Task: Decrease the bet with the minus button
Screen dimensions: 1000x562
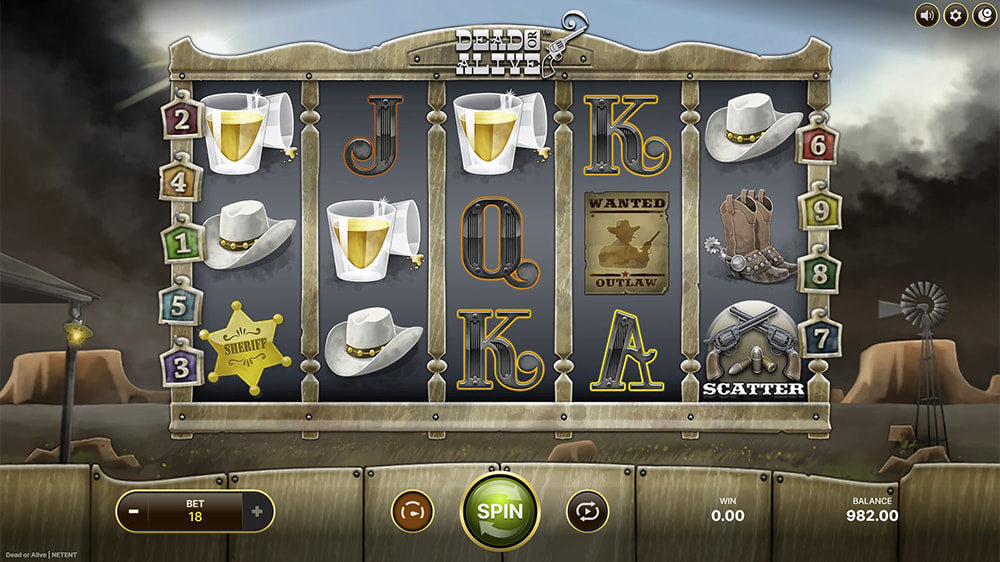Action: click(x=133, y=511)
